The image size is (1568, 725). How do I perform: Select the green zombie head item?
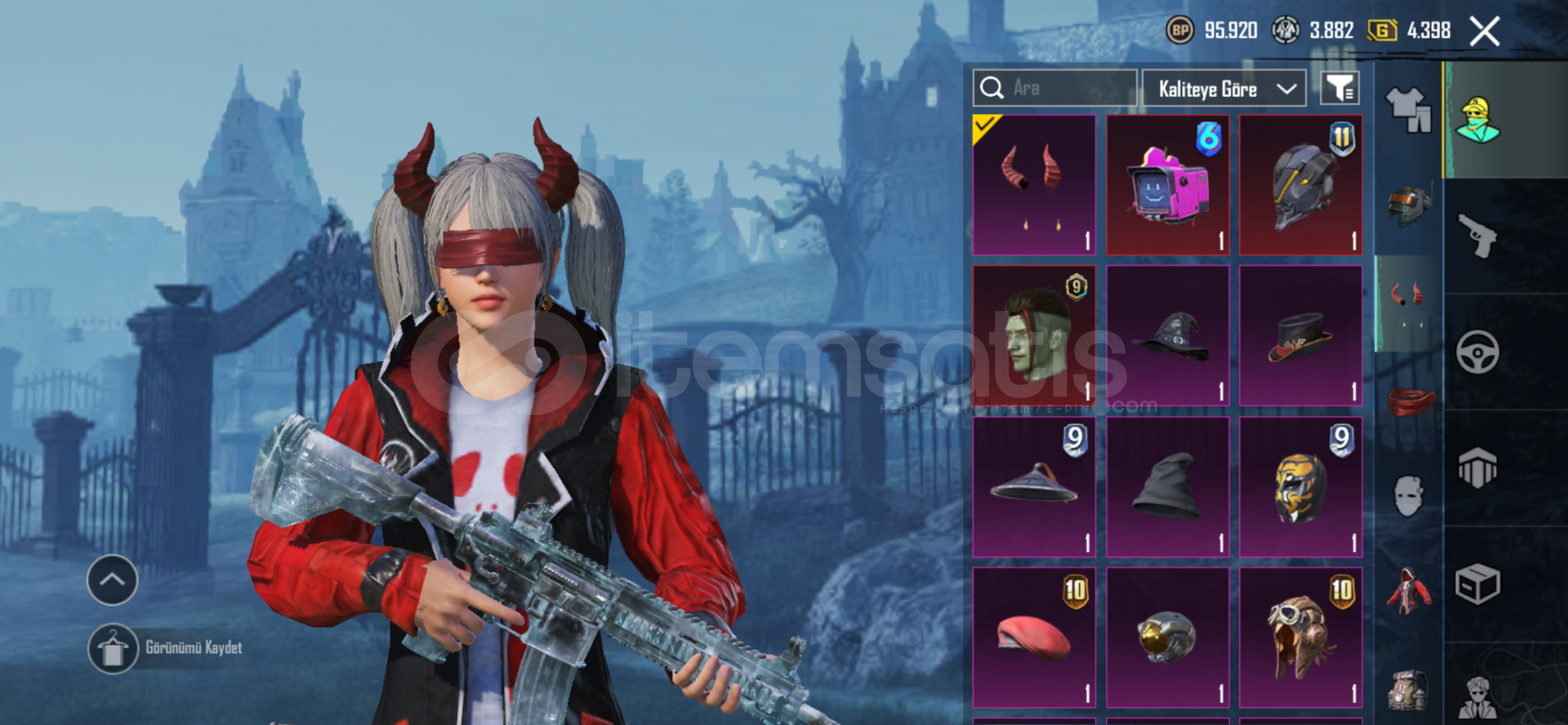point(1034,335)
